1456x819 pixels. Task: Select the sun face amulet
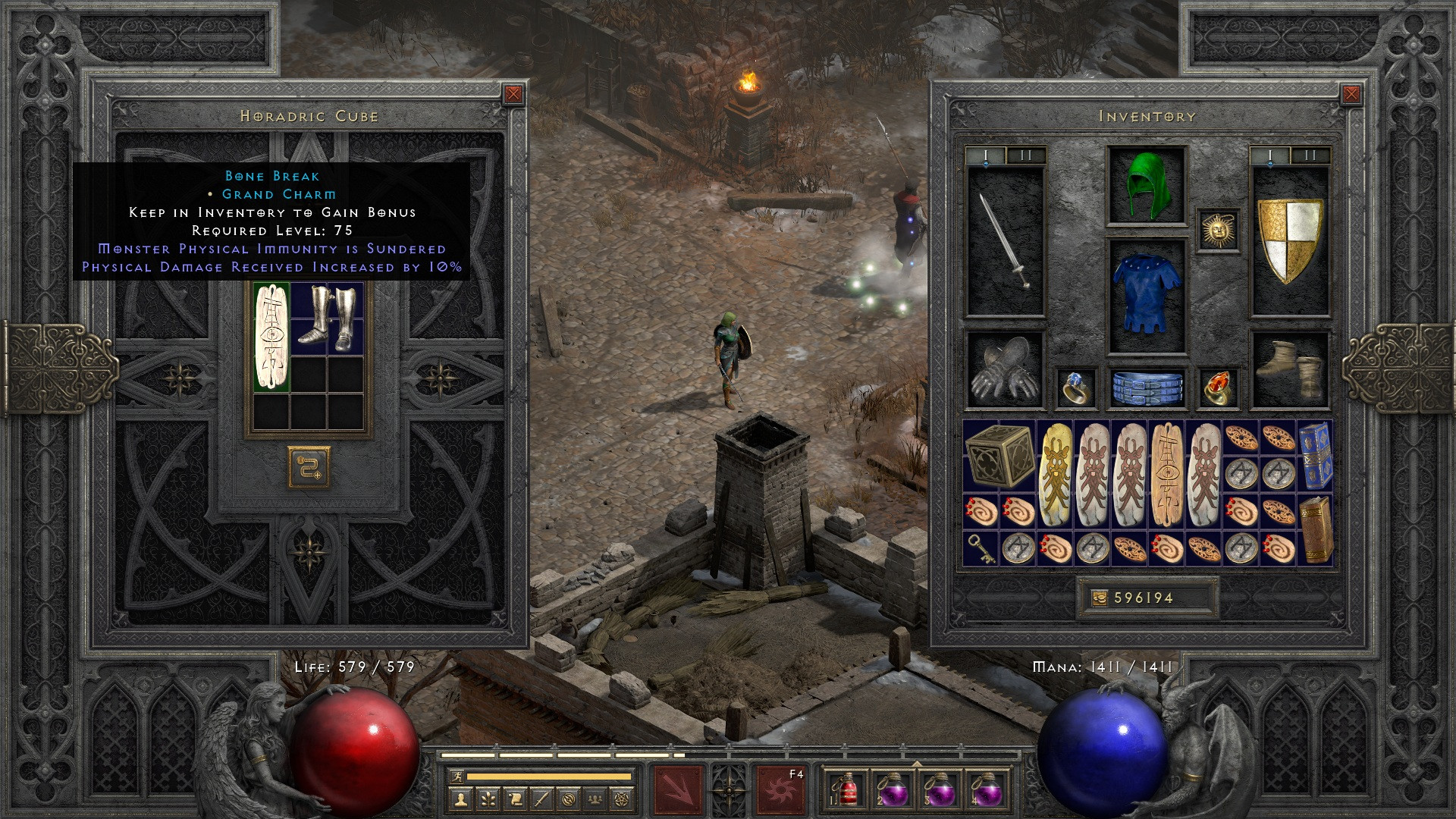tap(1218, 230)
